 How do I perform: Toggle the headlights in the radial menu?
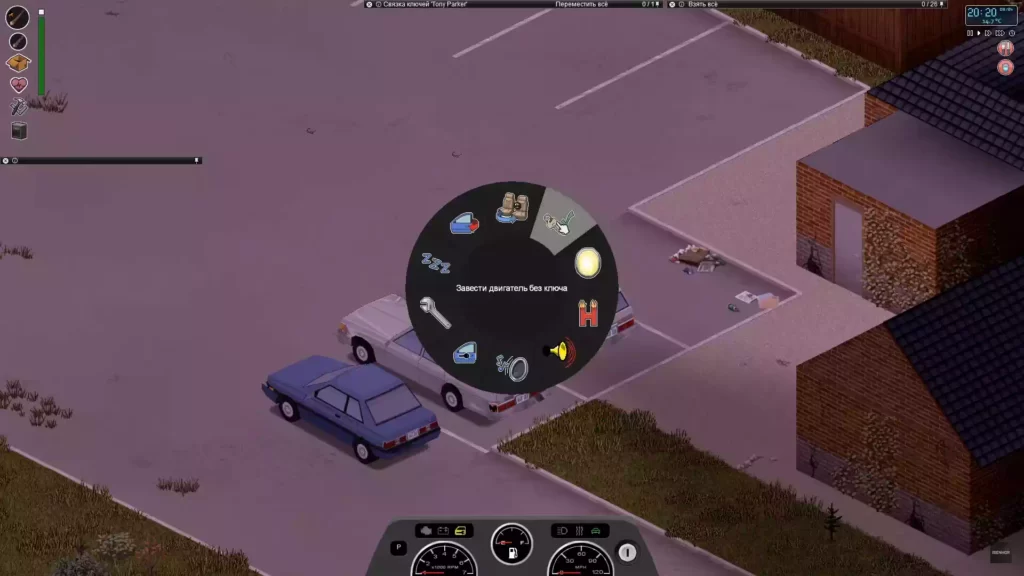(x=588, y=264)
